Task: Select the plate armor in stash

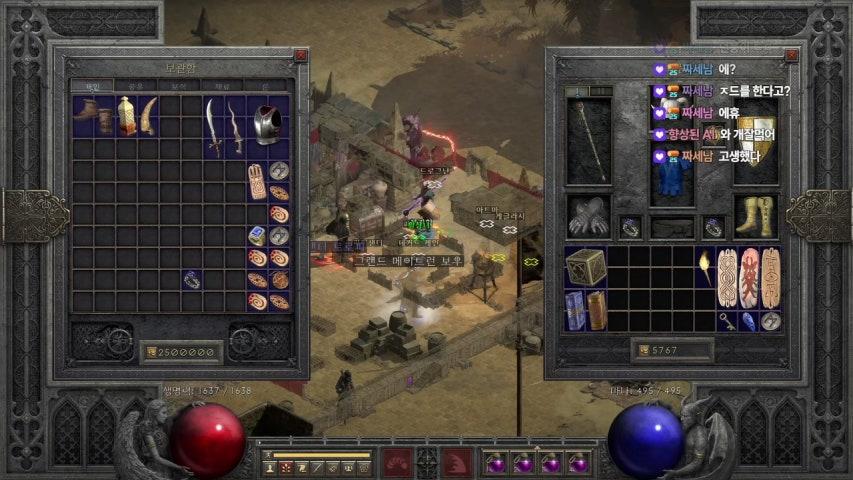Action: [265, 123]
